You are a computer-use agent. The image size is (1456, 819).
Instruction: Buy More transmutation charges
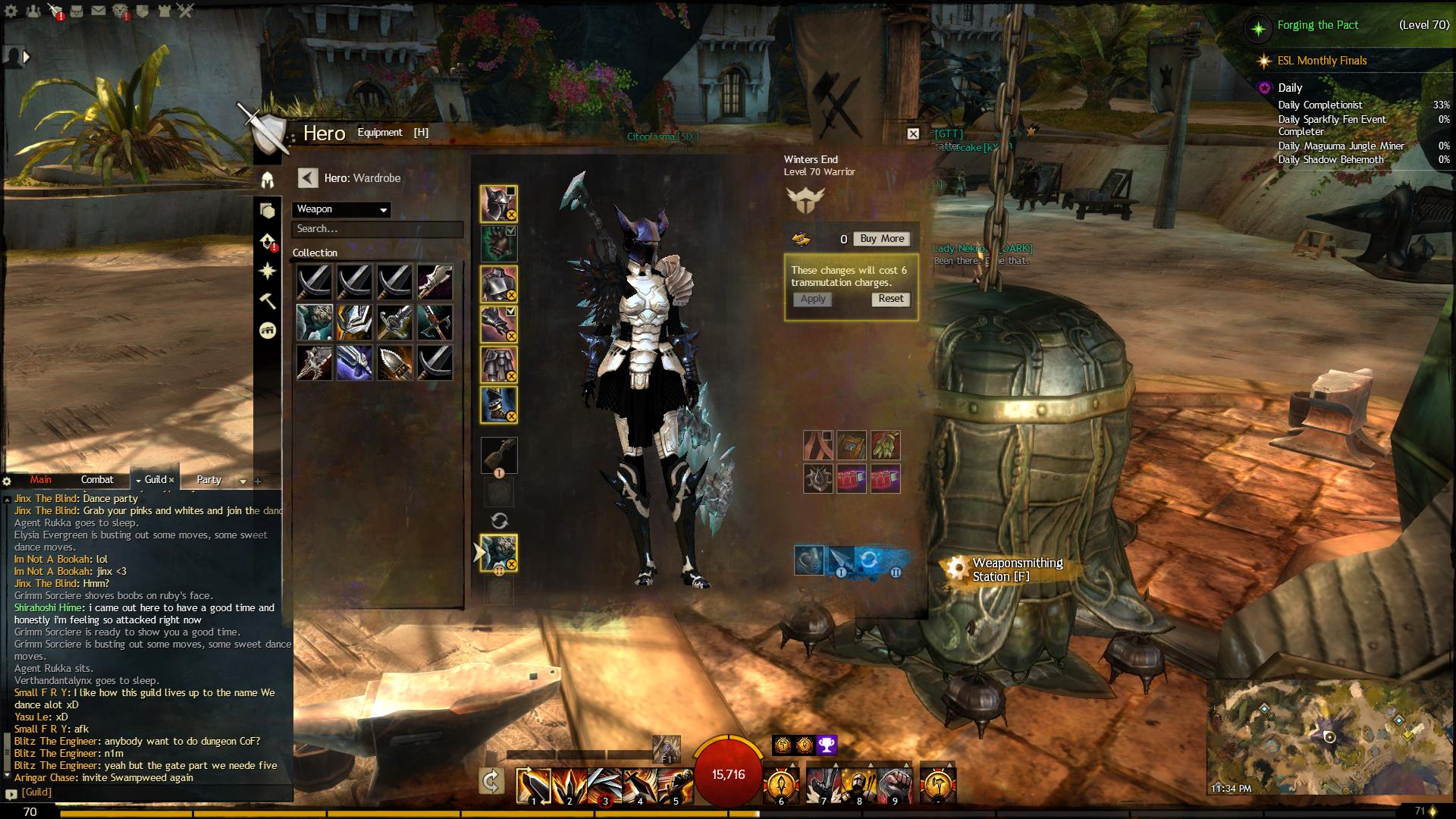click(882, 239)
